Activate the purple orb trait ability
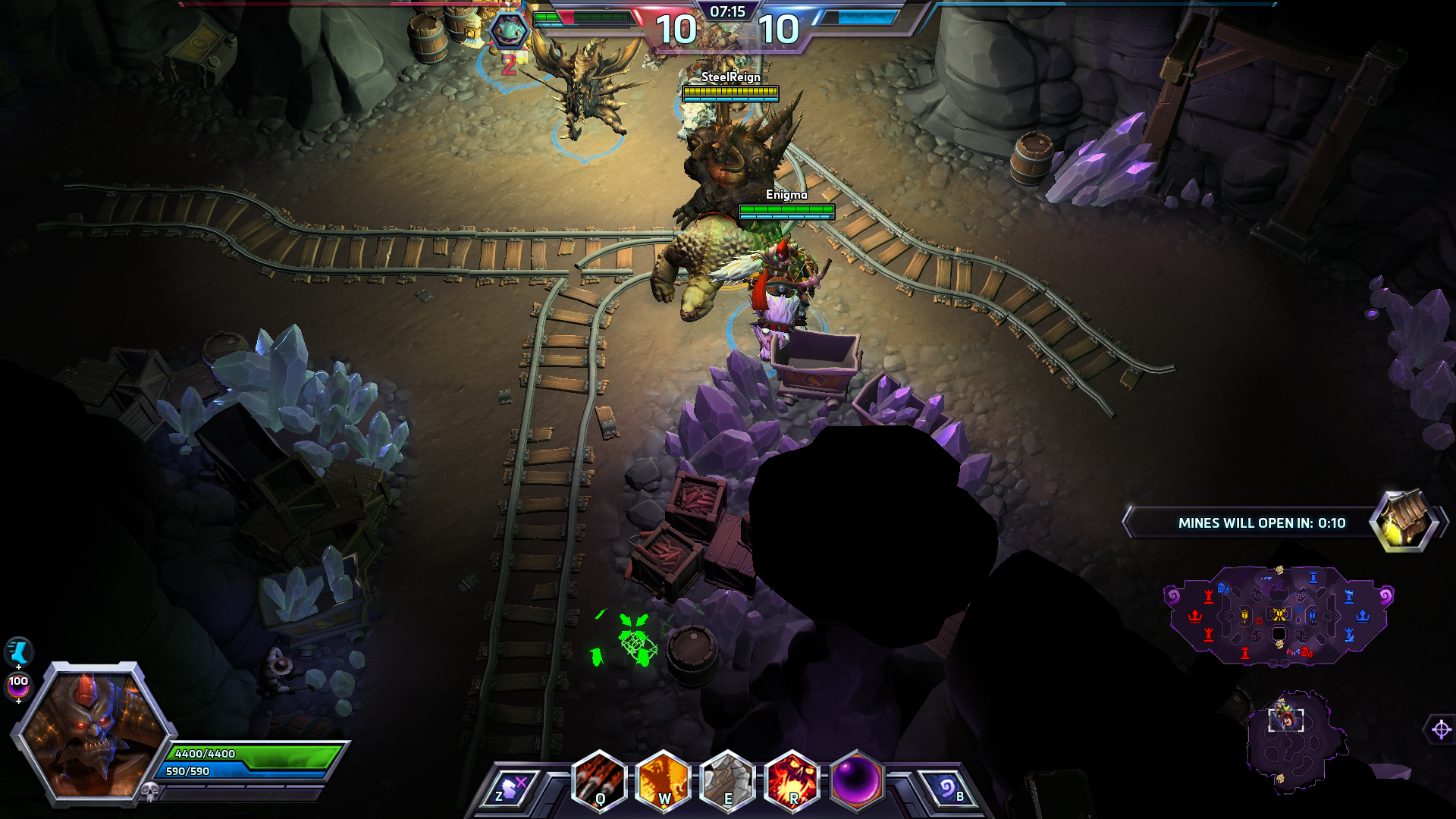The width and height of the screenshot is (1456, 819). click(857, 781)
